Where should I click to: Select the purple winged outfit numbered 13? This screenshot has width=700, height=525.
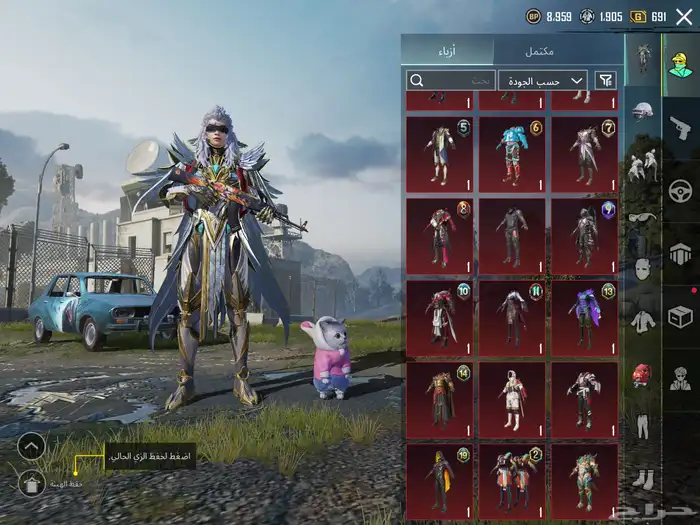pyautogui.click(x=584, y=317)
